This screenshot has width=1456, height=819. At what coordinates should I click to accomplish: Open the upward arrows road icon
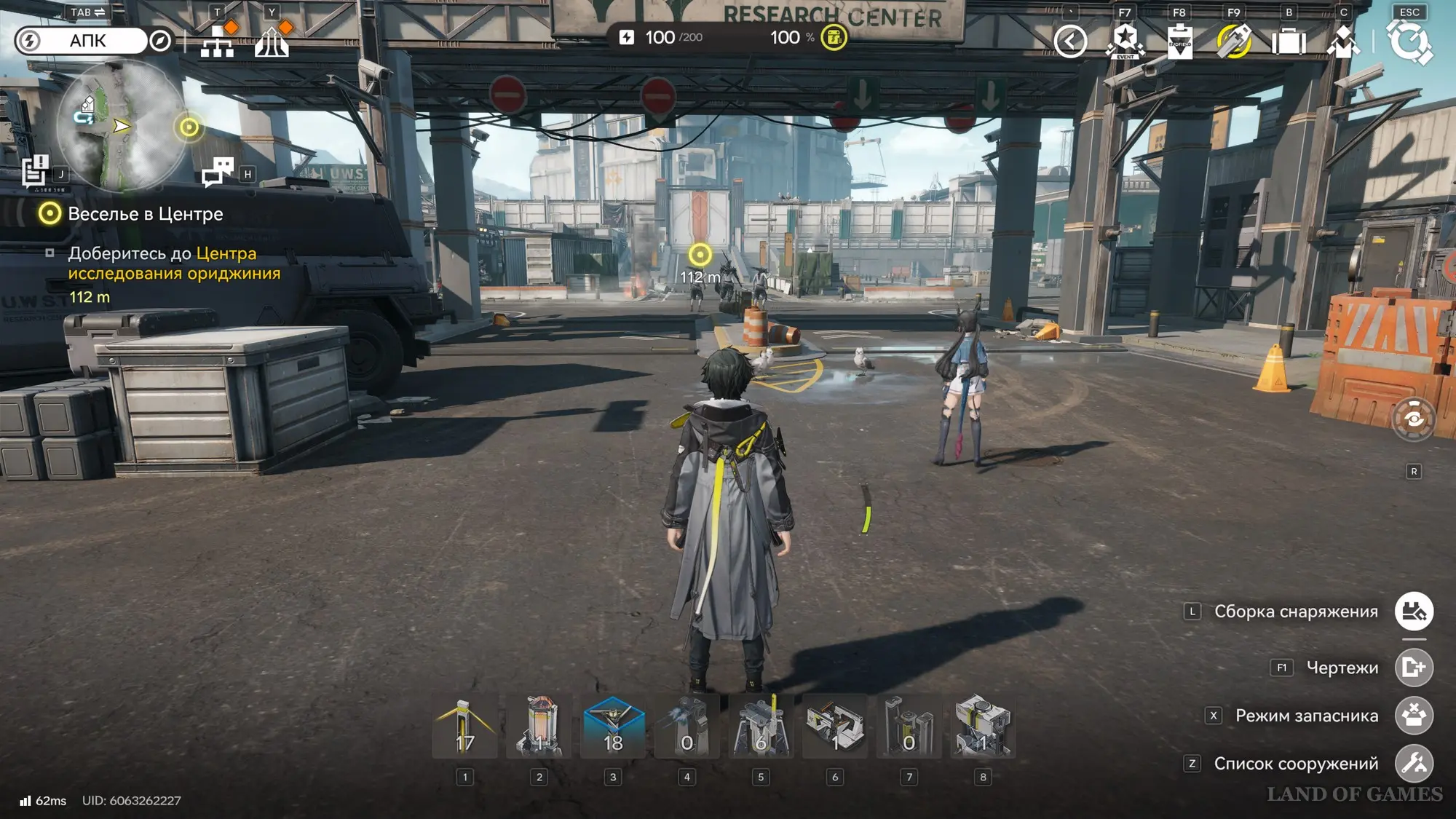pyautogui.click(x=272, y=41)
